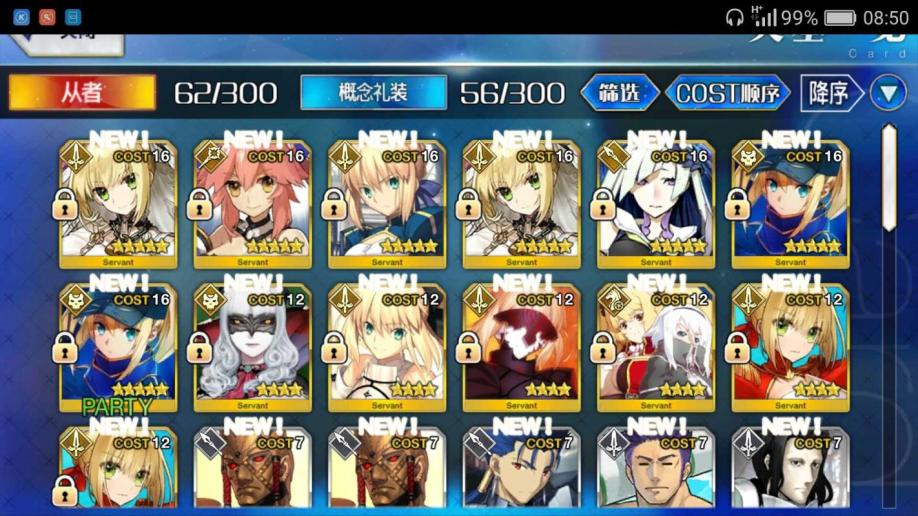Toggle the 降序 descending order button
918x516 pixels.
coord(831,93)
